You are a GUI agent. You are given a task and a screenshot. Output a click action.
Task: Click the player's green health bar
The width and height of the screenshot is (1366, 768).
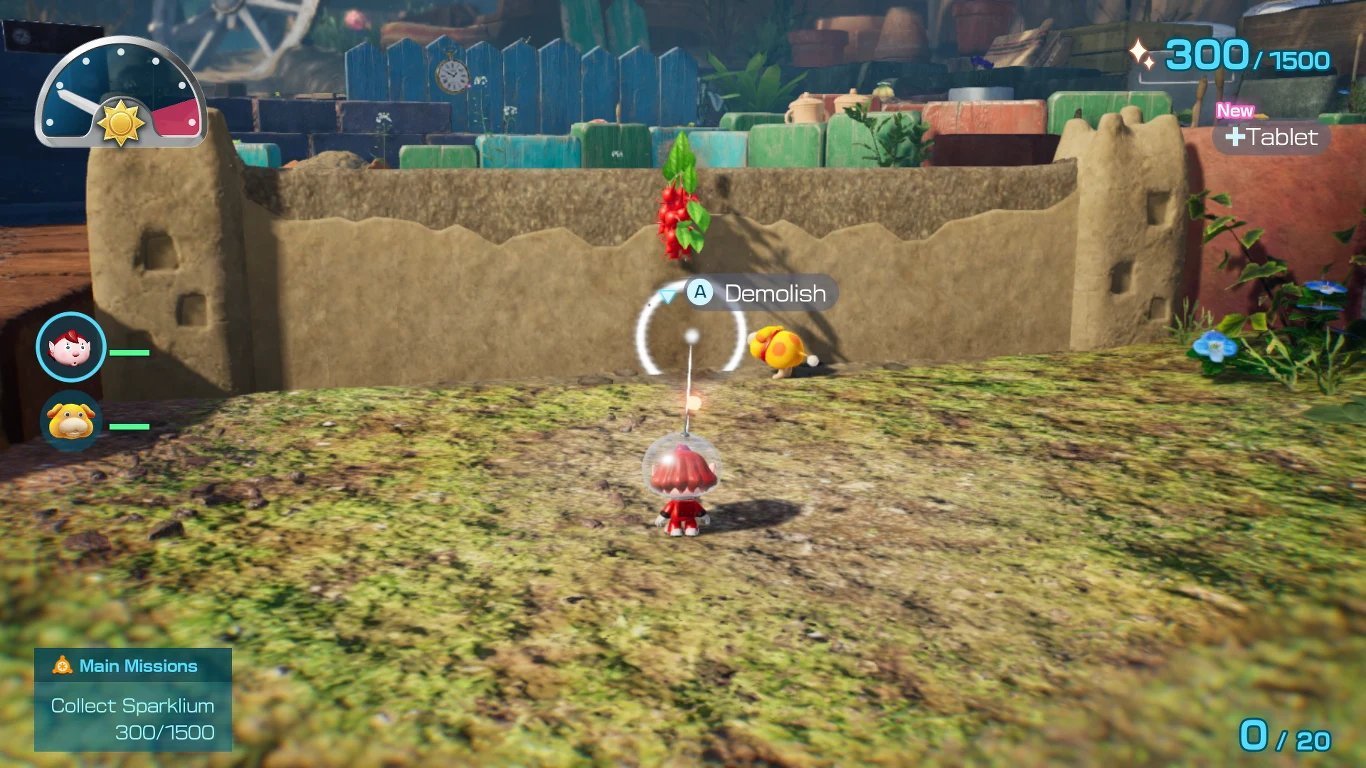coord(131,352)
